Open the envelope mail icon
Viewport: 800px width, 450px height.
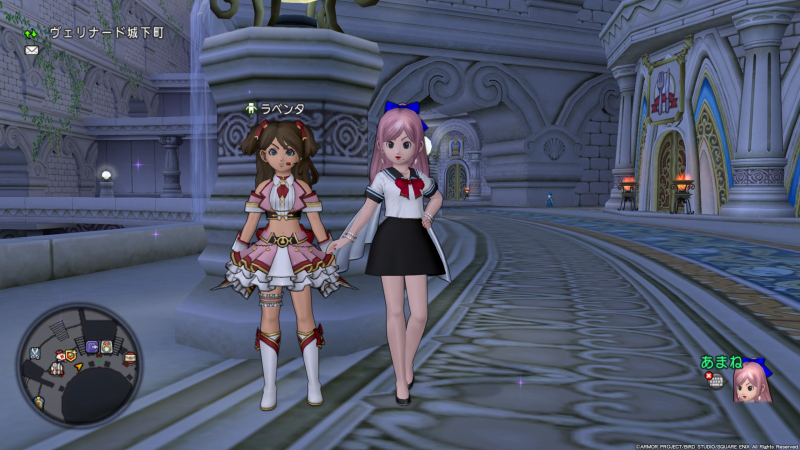(32, 49)
